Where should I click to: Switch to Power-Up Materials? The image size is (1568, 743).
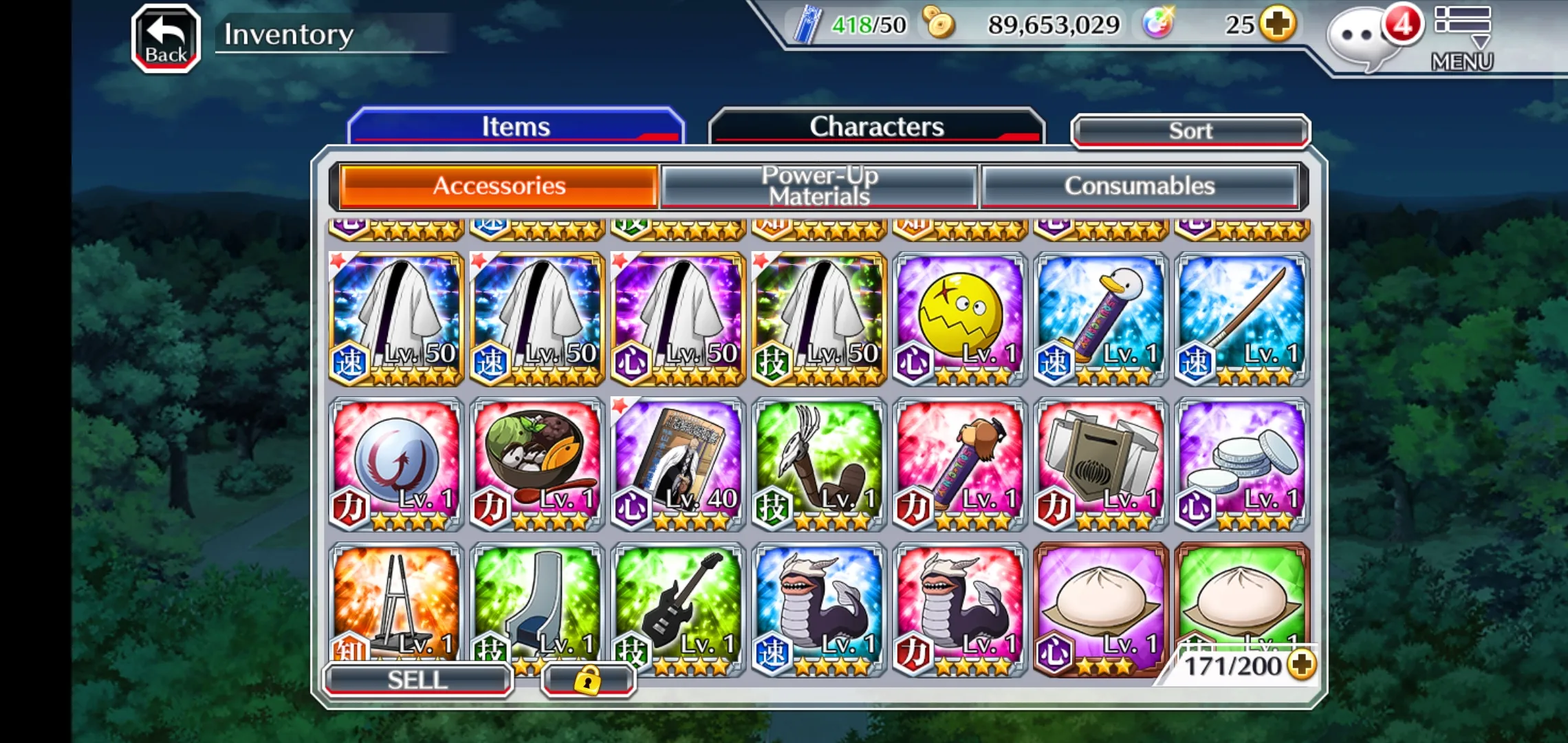[819, 186]
